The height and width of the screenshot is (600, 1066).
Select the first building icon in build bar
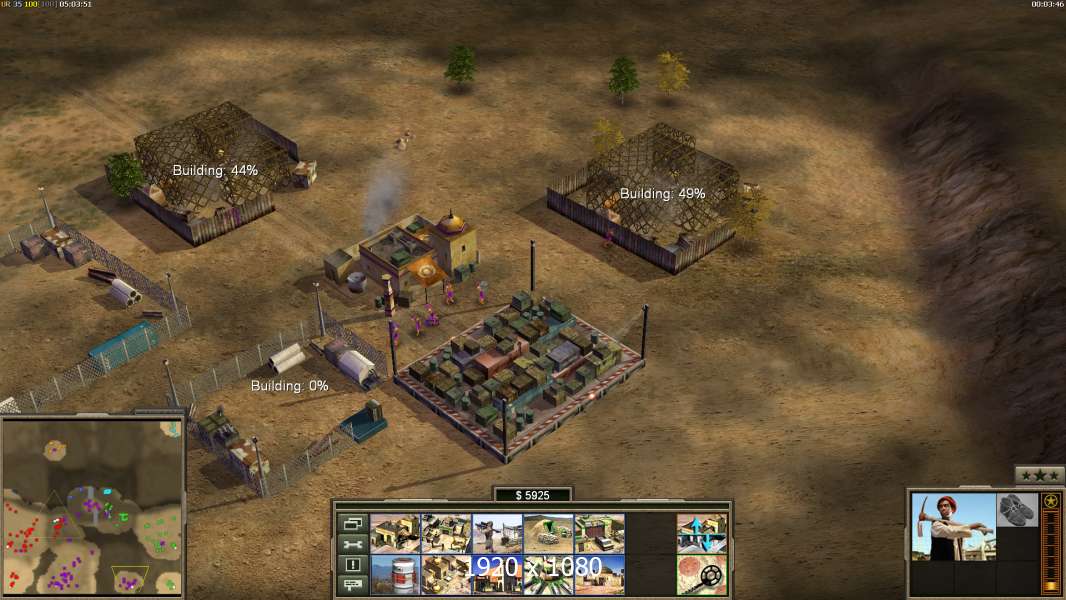pyautogui.click(x=395, y=534)
